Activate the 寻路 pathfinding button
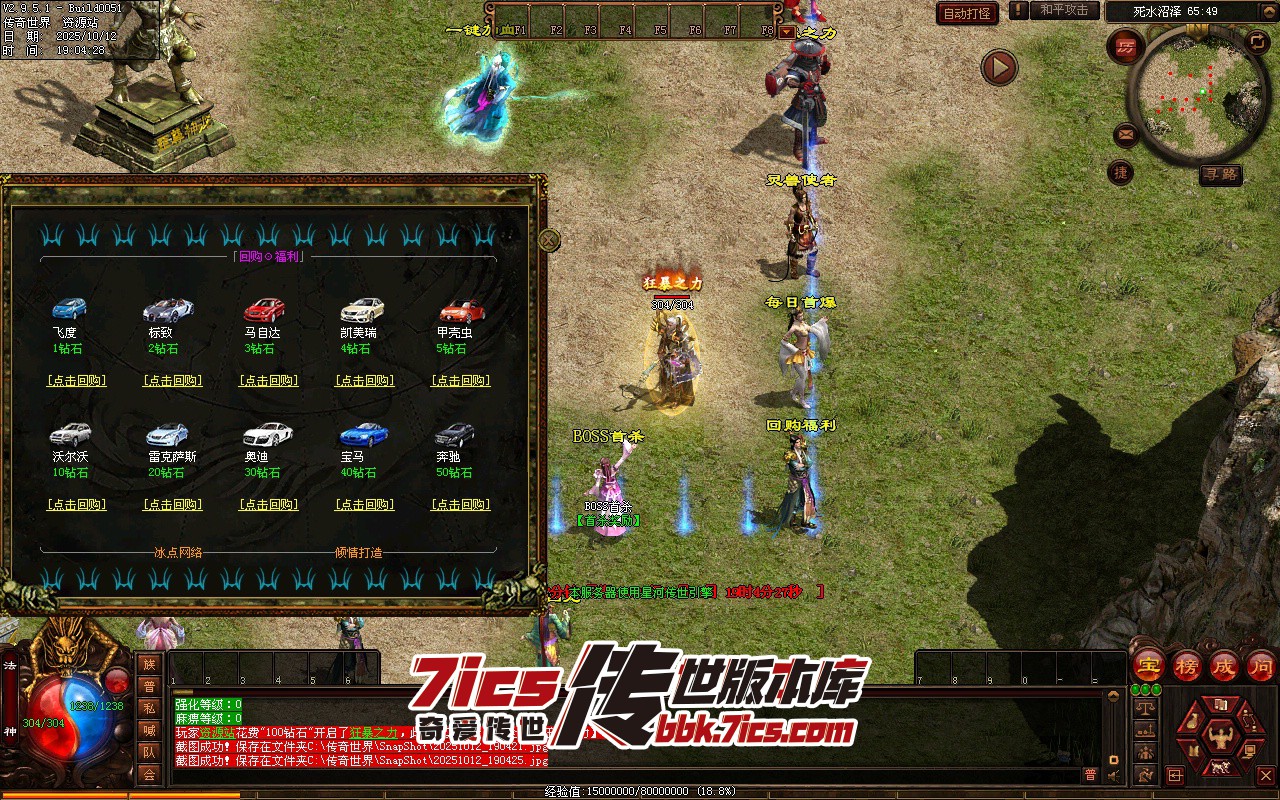The height and width of the screenshot is (800, 1280). [x=1220, y=175]
